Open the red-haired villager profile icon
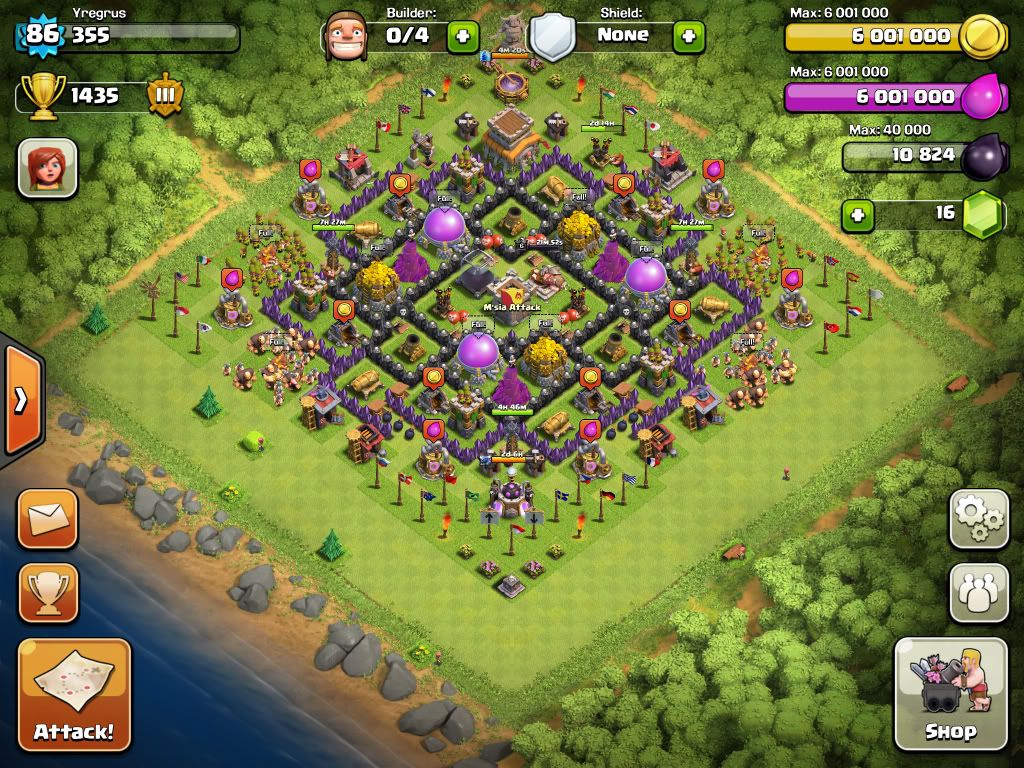 click(47, 167)
